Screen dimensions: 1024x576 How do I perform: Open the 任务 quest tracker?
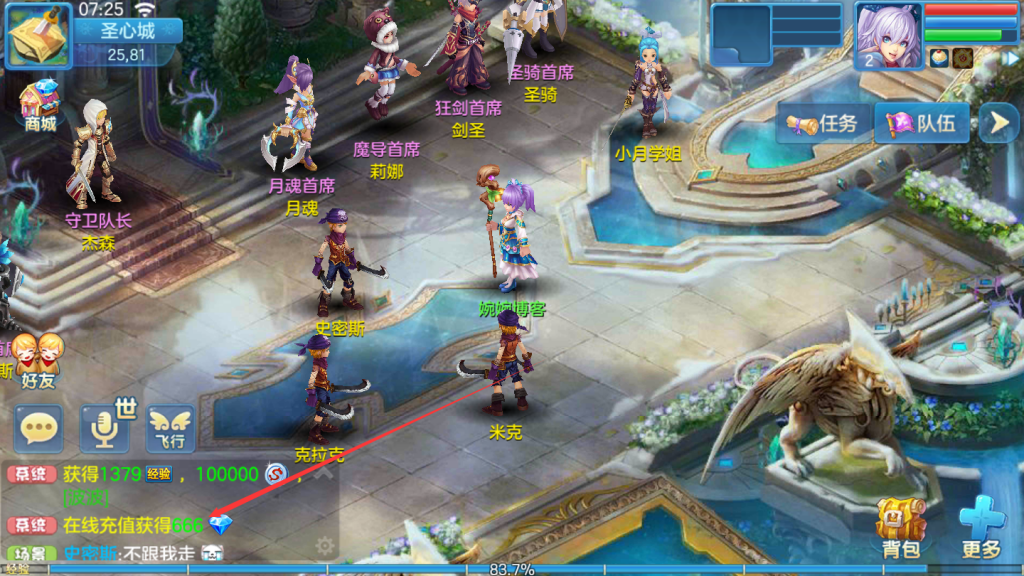point(822,124)
